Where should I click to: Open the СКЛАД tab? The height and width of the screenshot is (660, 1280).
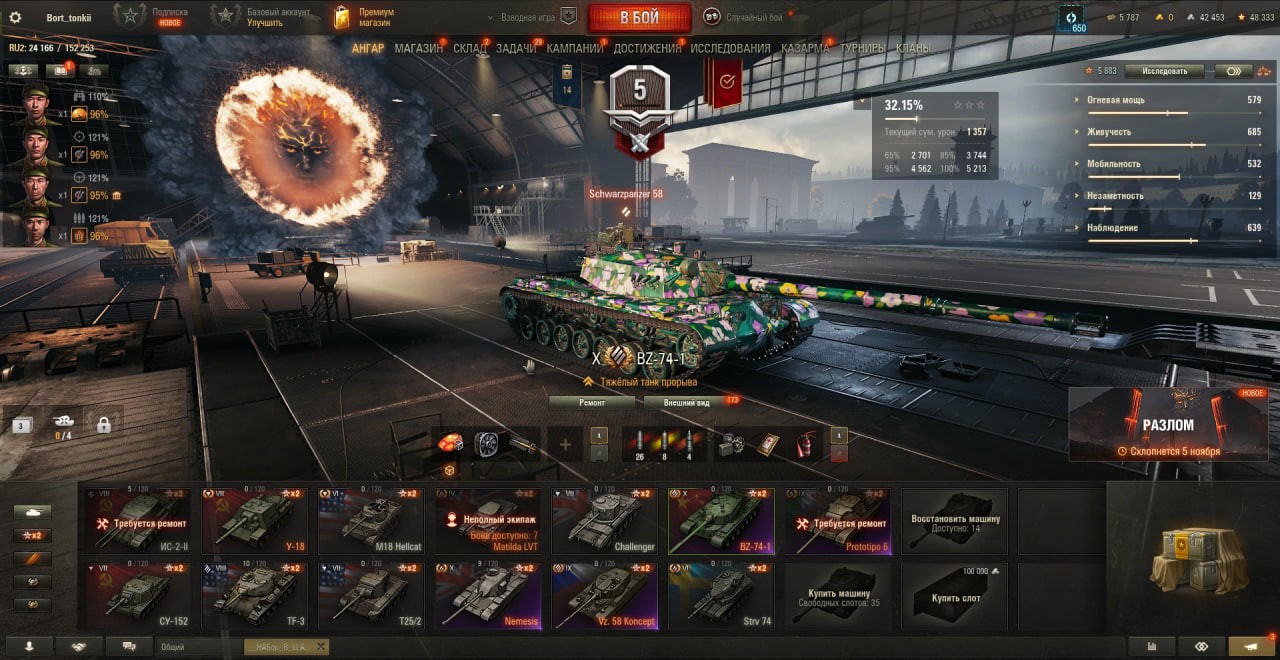pyautogui.click(x=470, y=48)
